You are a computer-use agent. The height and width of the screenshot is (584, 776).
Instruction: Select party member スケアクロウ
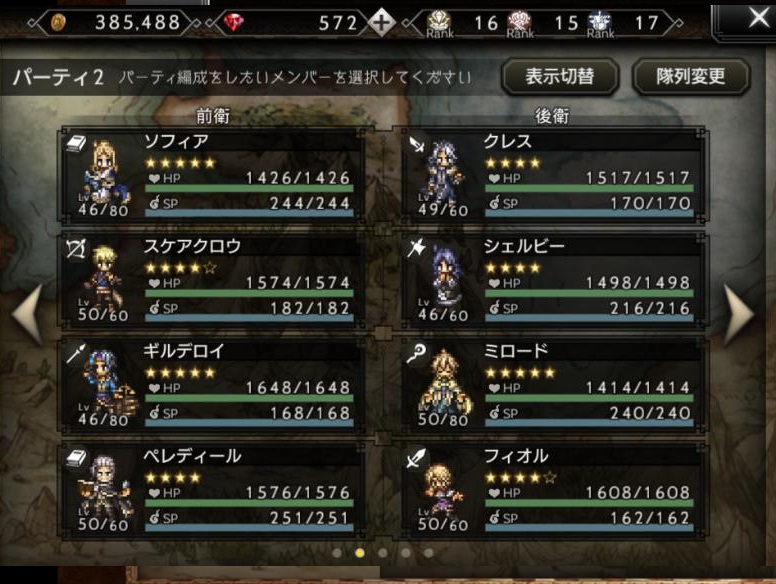tap(211, 277)
